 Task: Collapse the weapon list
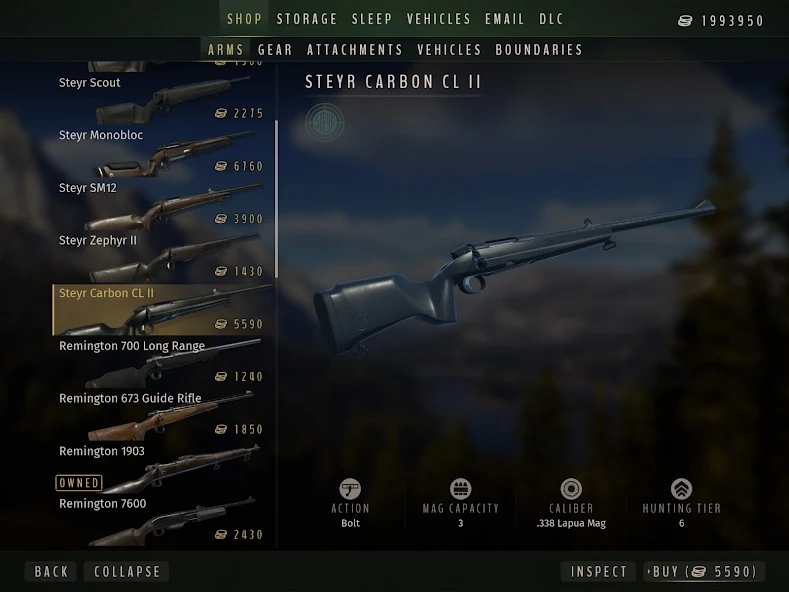point(127,572)
